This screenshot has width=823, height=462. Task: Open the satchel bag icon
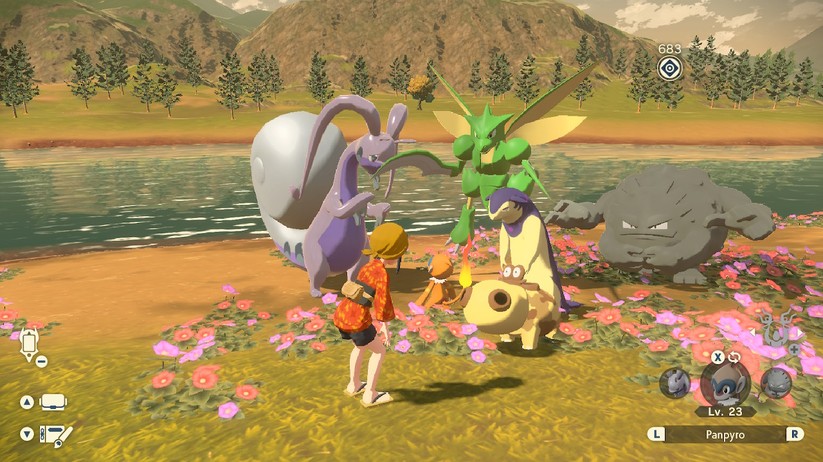[54, 402]
